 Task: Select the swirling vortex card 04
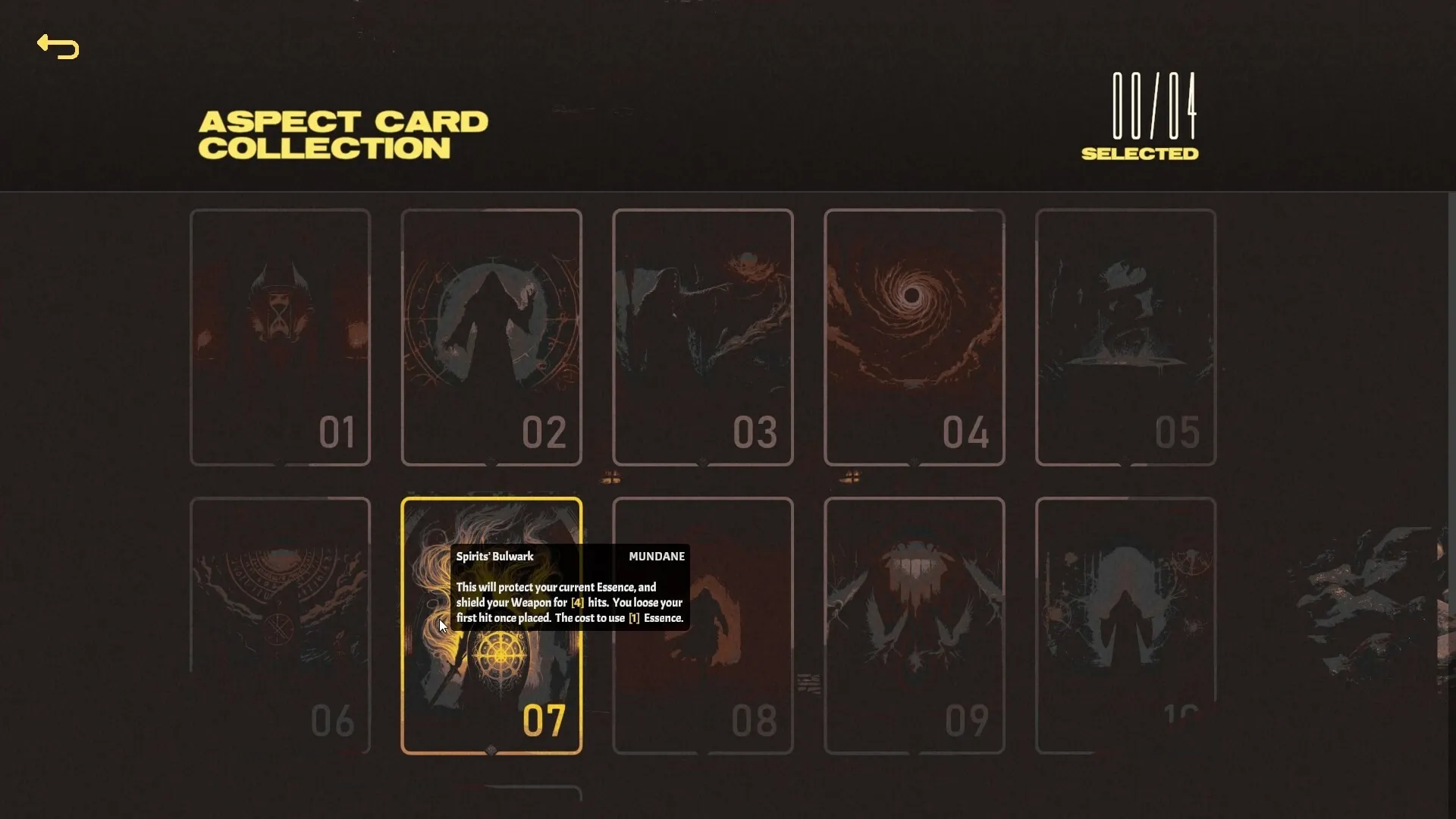[x=914, y=337]
